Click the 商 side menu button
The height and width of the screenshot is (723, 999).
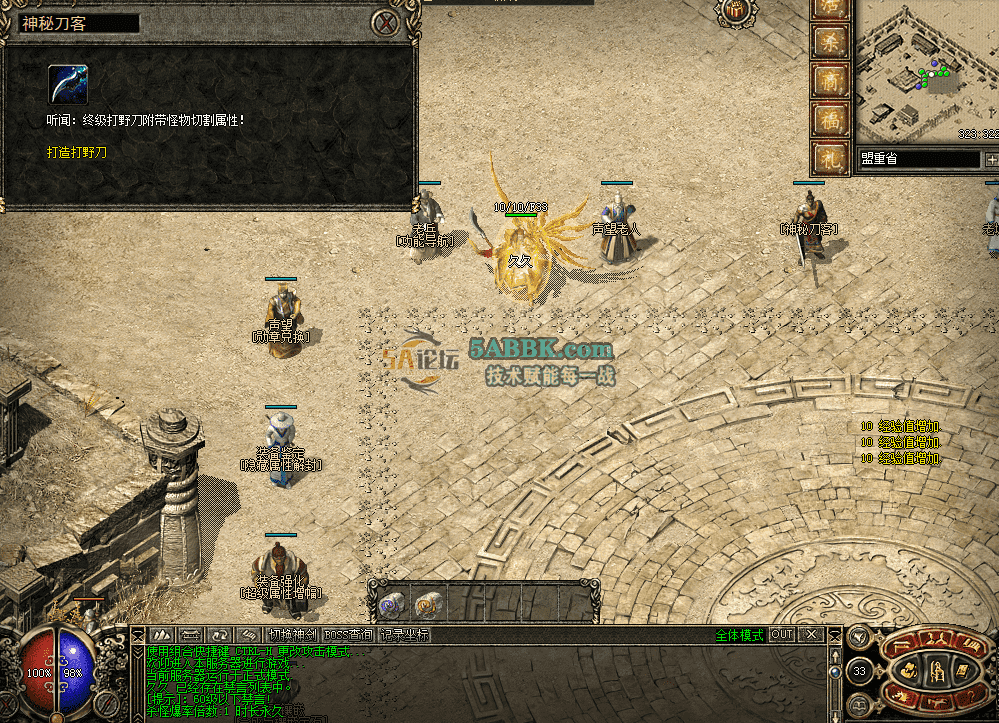829,80
